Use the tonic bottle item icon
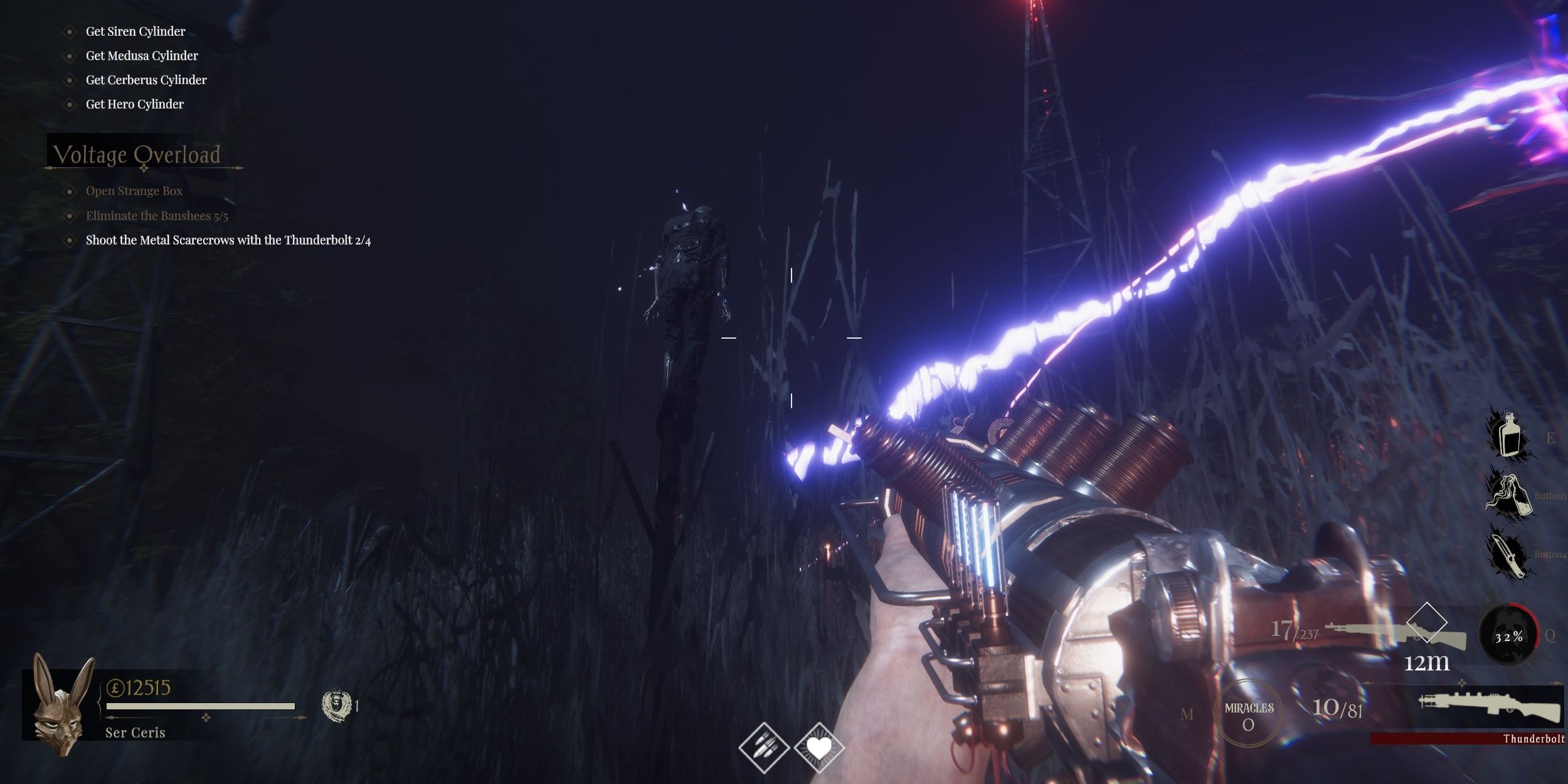Image resolution: width=1568 pixels, height=784 pixels. click(1509, 435)
